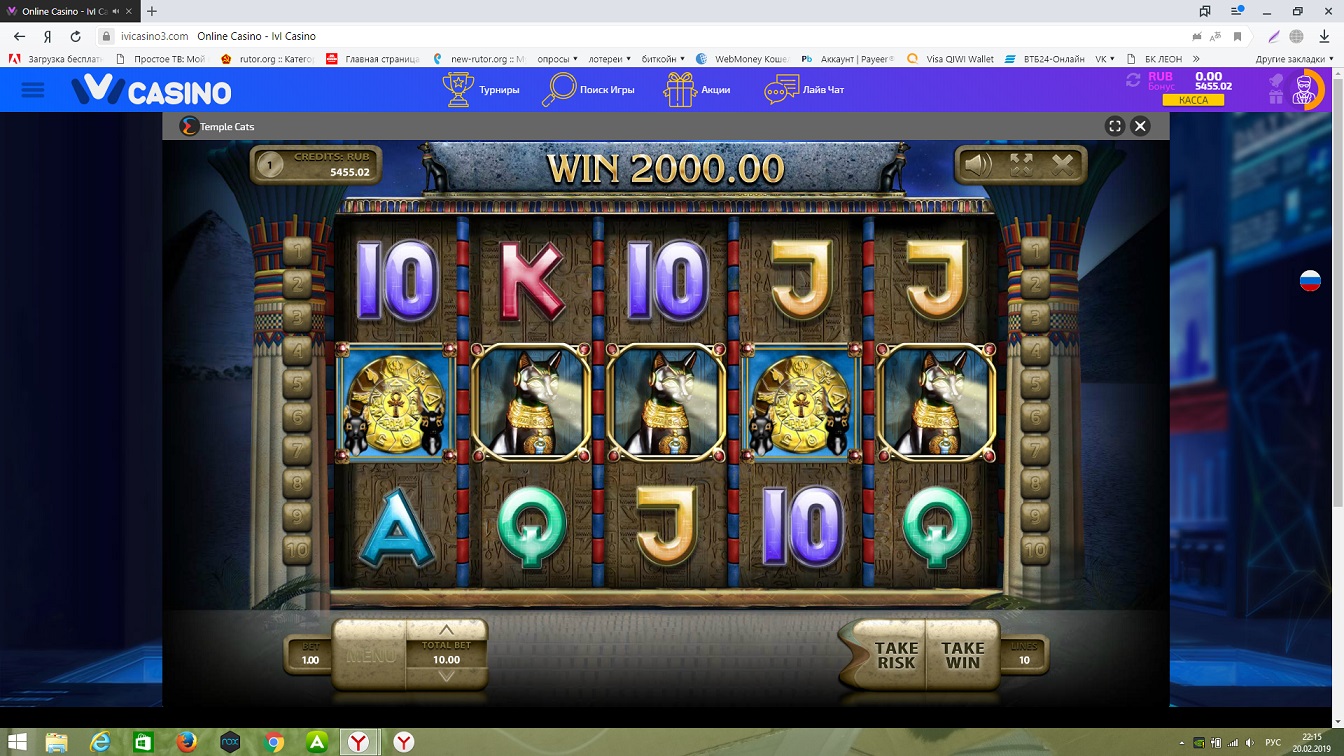
Task: Show the Акции promotions page
Action: click(x=697, y=90)
